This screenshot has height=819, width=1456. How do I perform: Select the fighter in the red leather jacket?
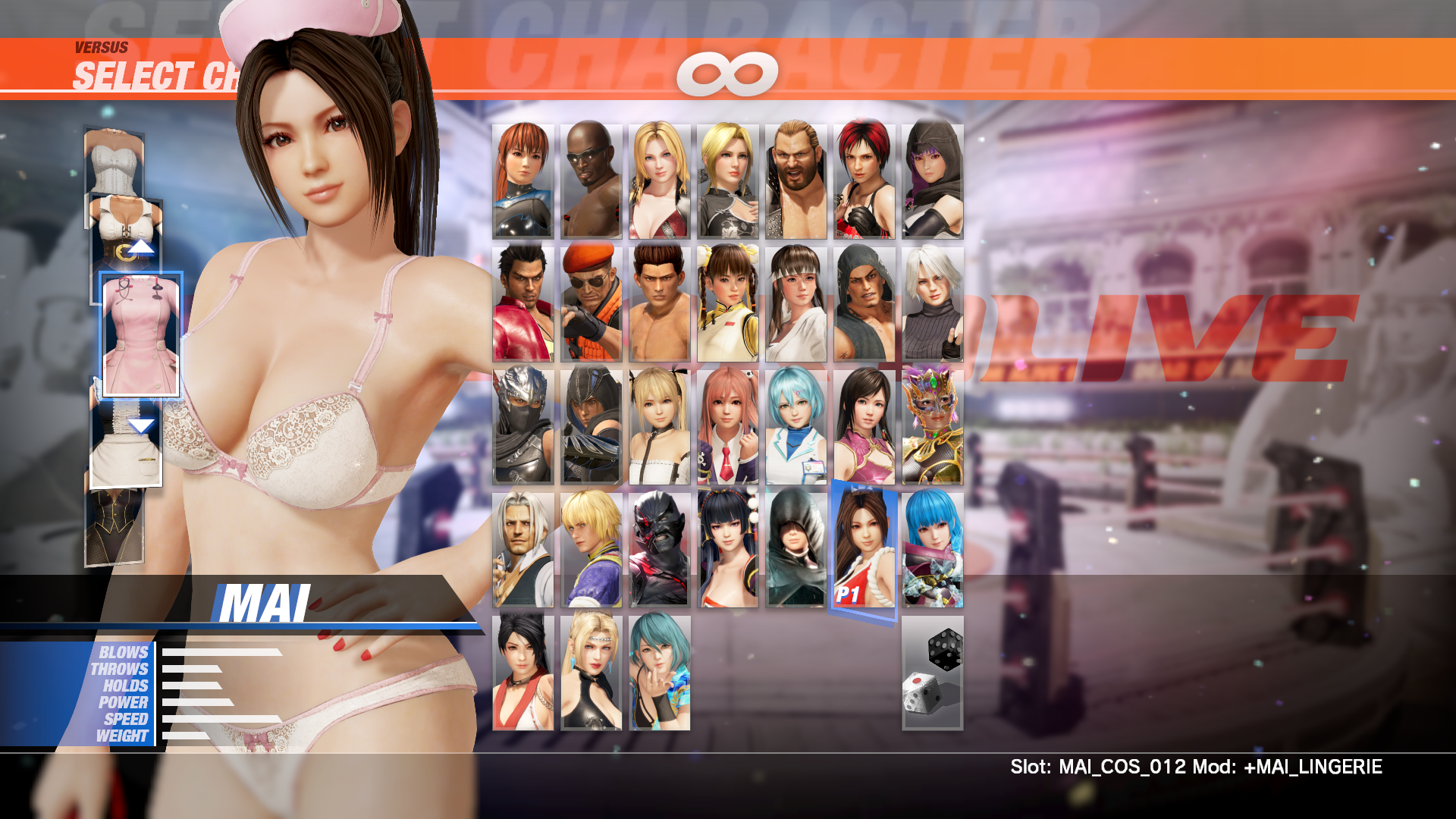tap(522, 303)
